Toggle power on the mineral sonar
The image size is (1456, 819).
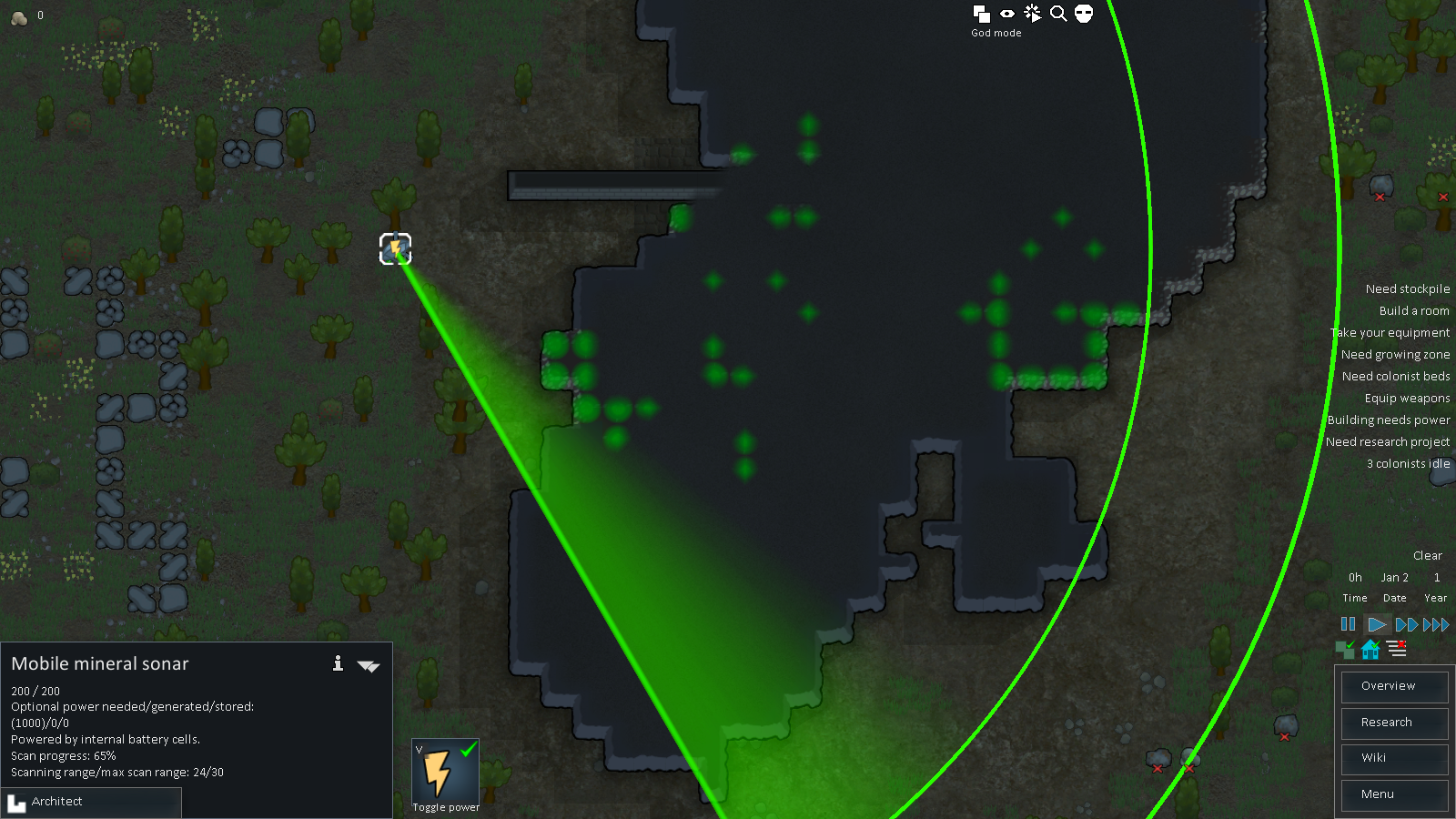click(x=445, y=774)
